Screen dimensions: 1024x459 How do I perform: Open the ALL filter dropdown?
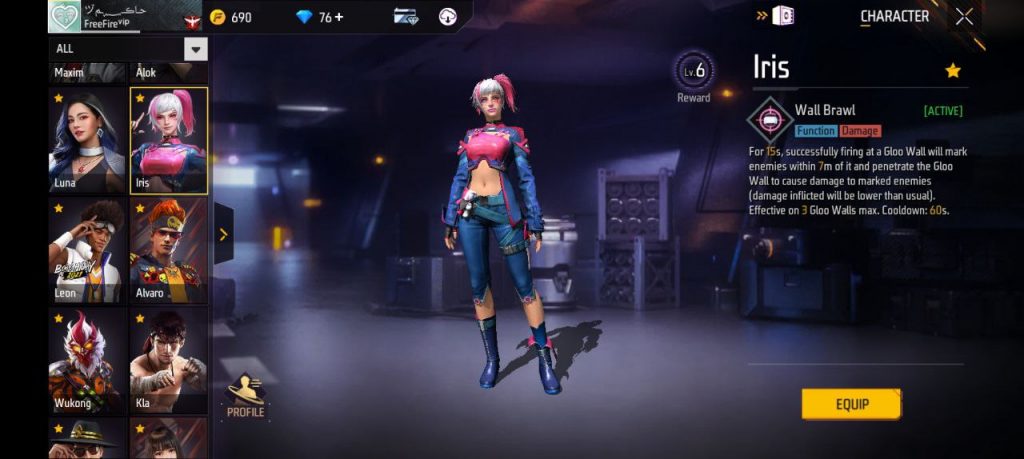(x=196, y=49)
